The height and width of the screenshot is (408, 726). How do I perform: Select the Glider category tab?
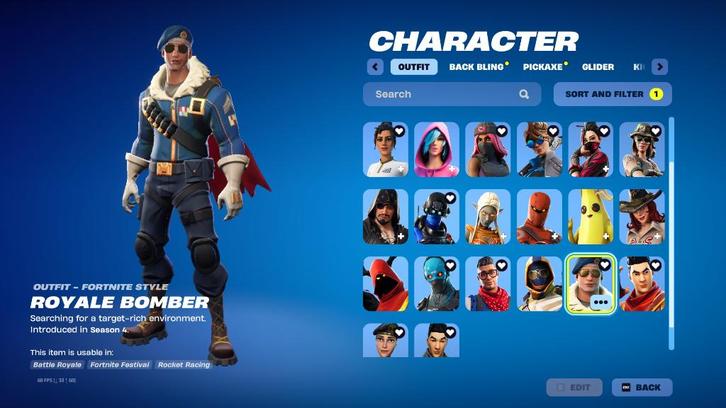(x=598, y=67)
